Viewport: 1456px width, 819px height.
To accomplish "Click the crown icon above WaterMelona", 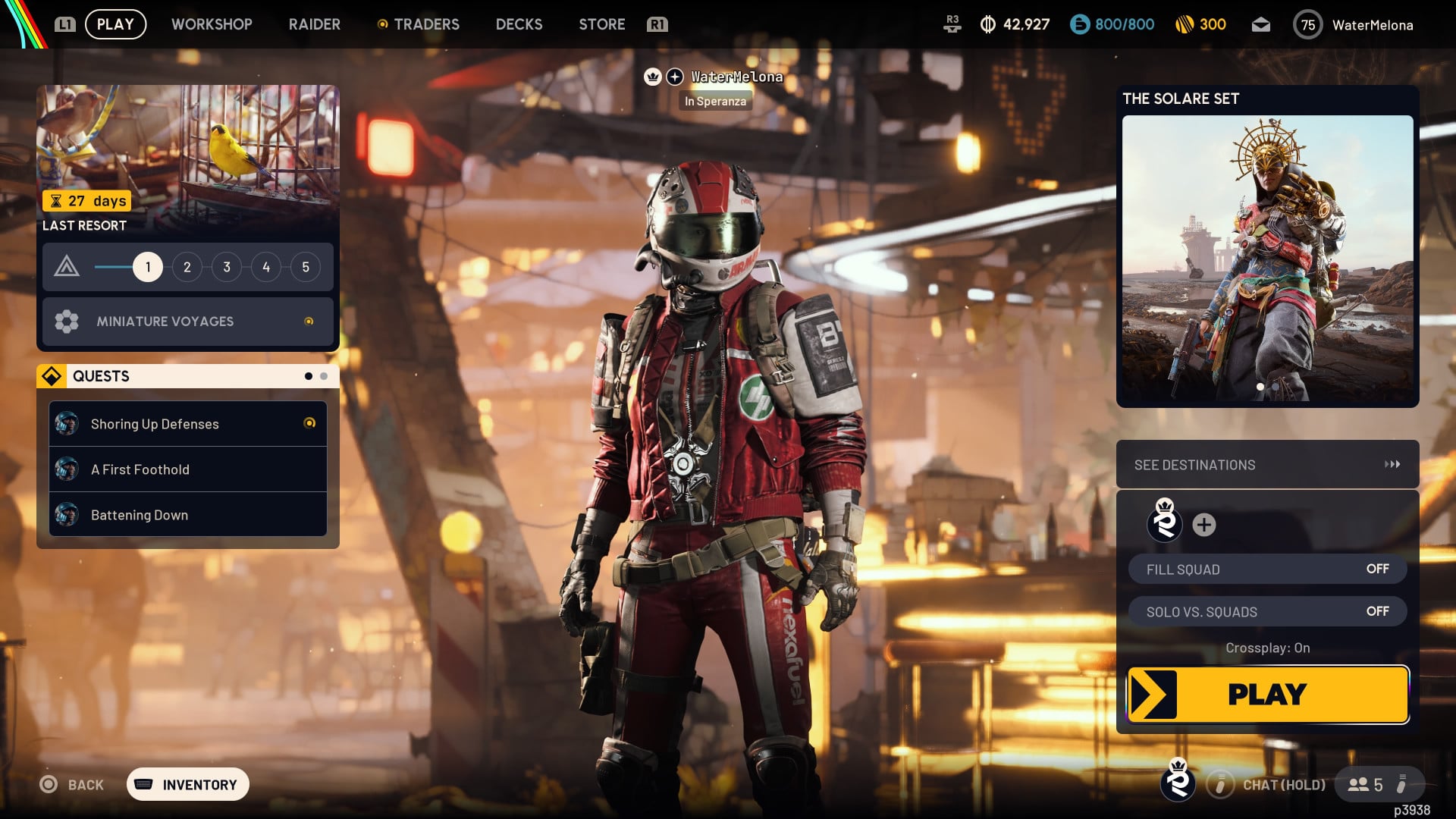I will pos(654,77).
